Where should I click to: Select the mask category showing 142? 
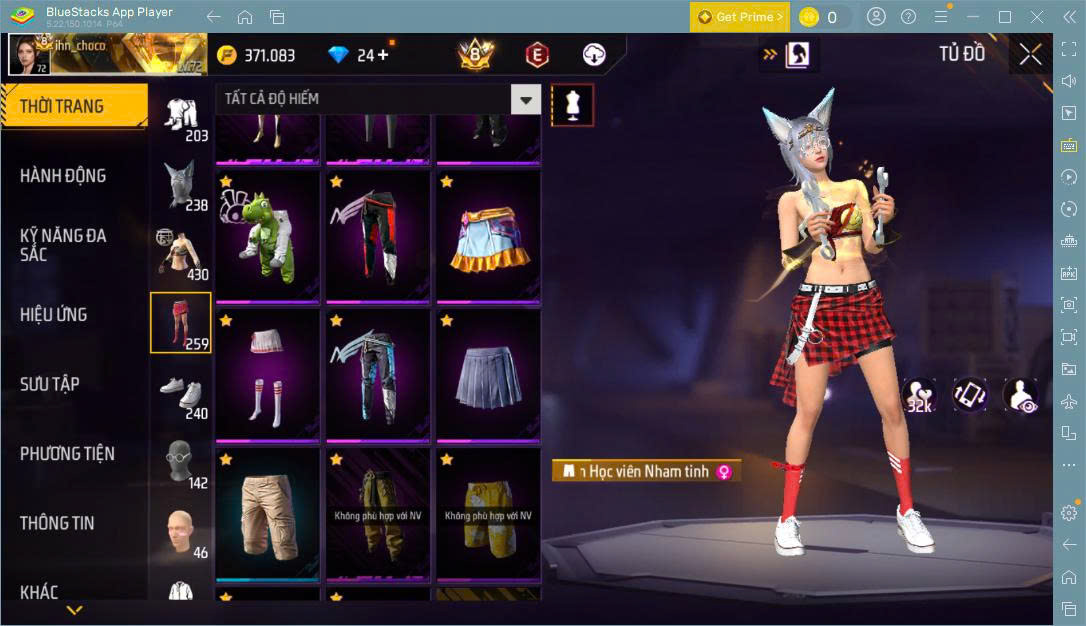[x=180, y=462]
